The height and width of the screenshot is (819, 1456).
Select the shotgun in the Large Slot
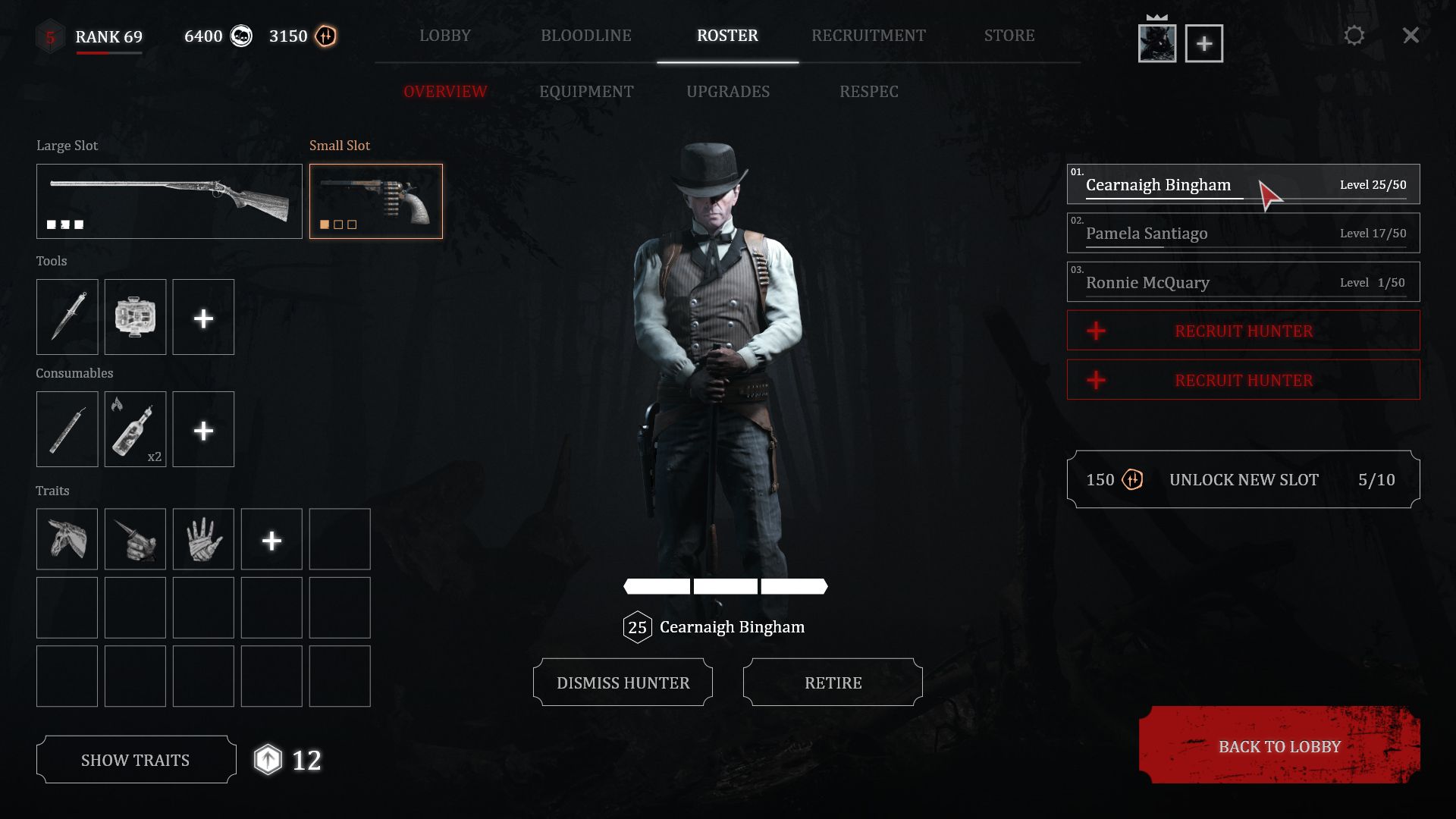[169, 201]
